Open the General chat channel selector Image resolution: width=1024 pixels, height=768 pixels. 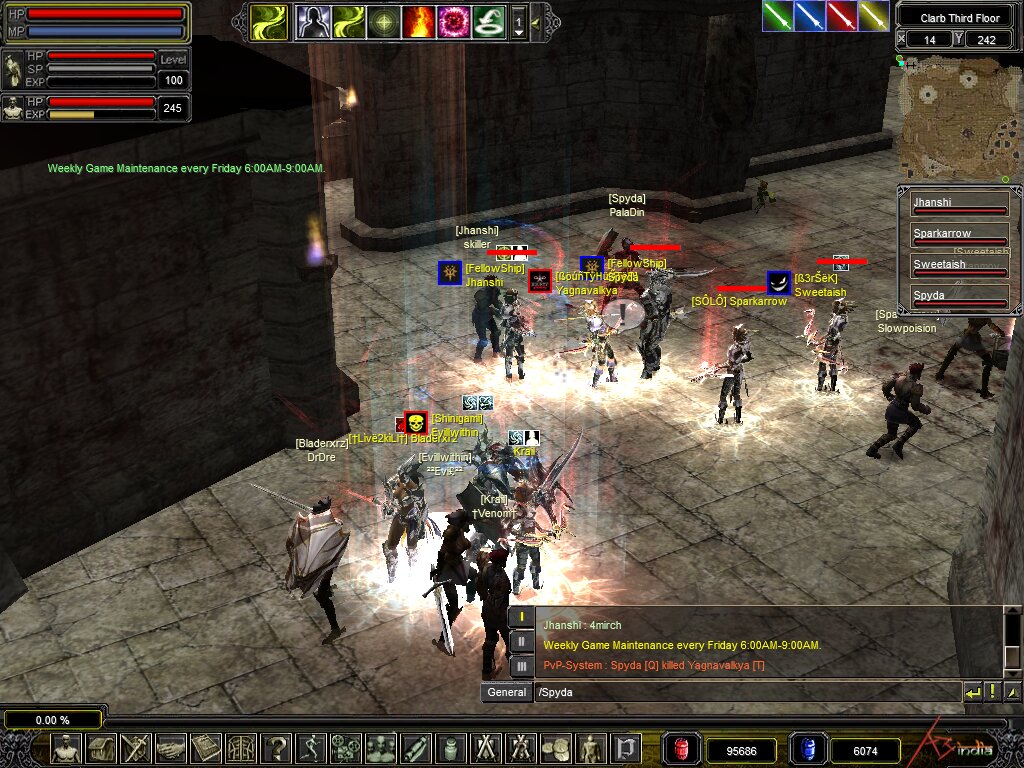pos(506,692)
